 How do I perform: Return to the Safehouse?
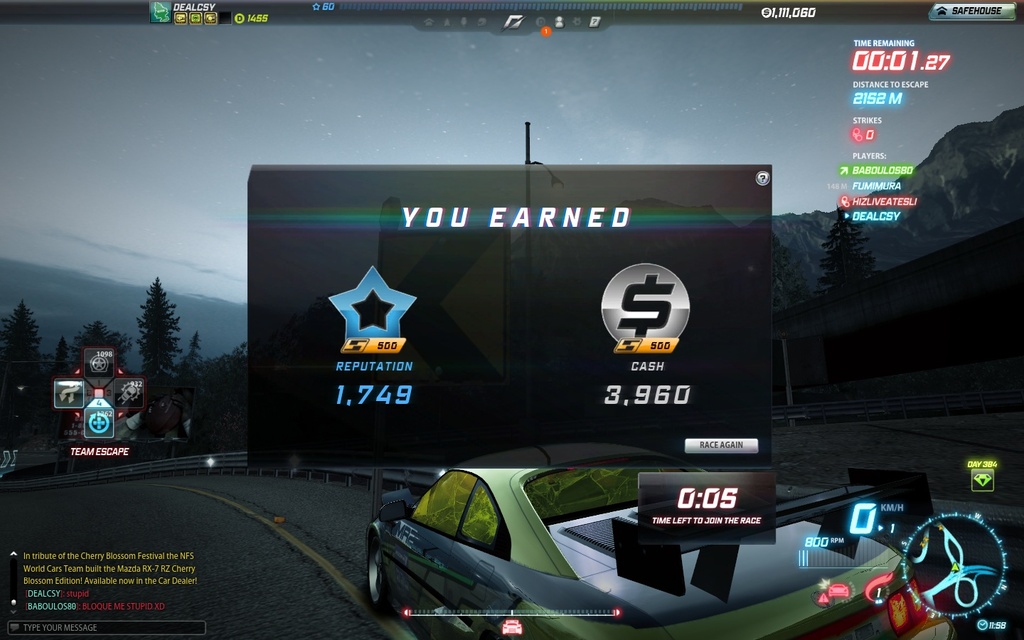point(968,12)
